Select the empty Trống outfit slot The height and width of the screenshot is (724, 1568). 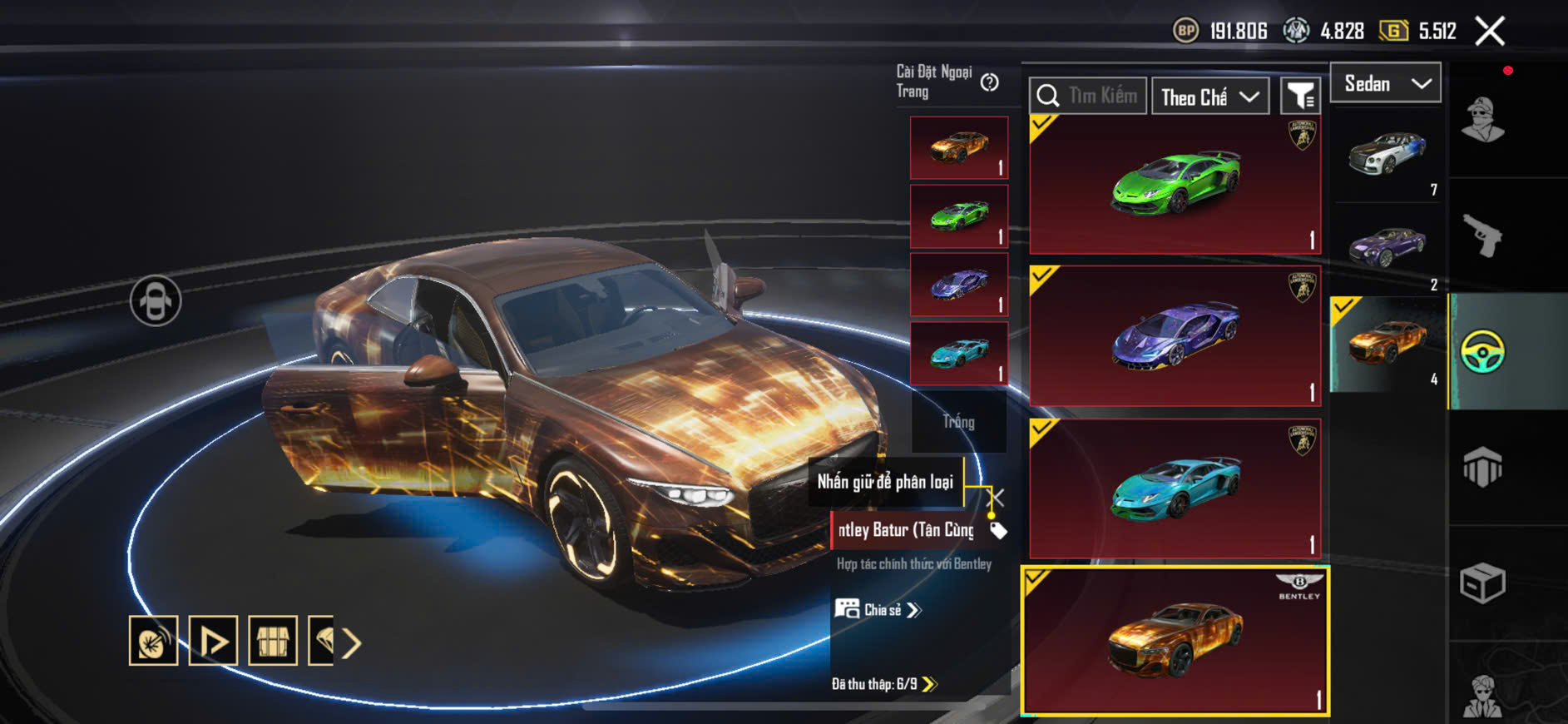(x=958, y=422)
